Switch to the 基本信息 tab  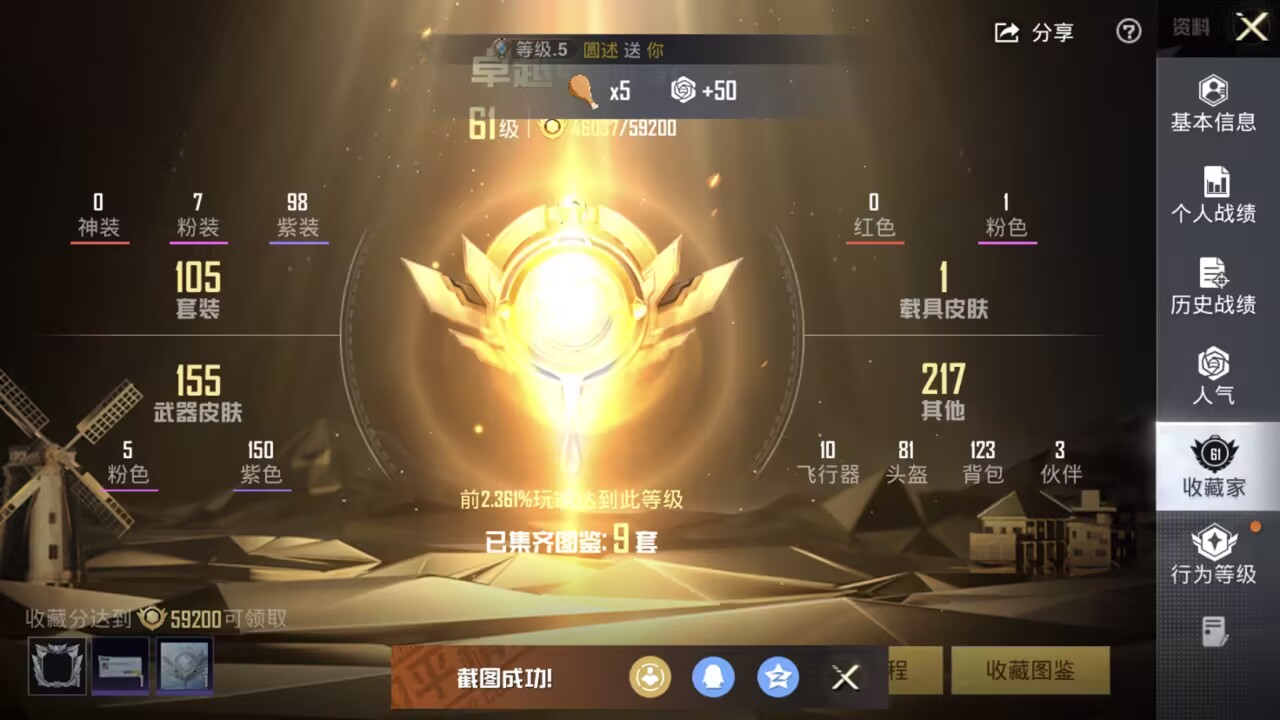coord(1213,105)
